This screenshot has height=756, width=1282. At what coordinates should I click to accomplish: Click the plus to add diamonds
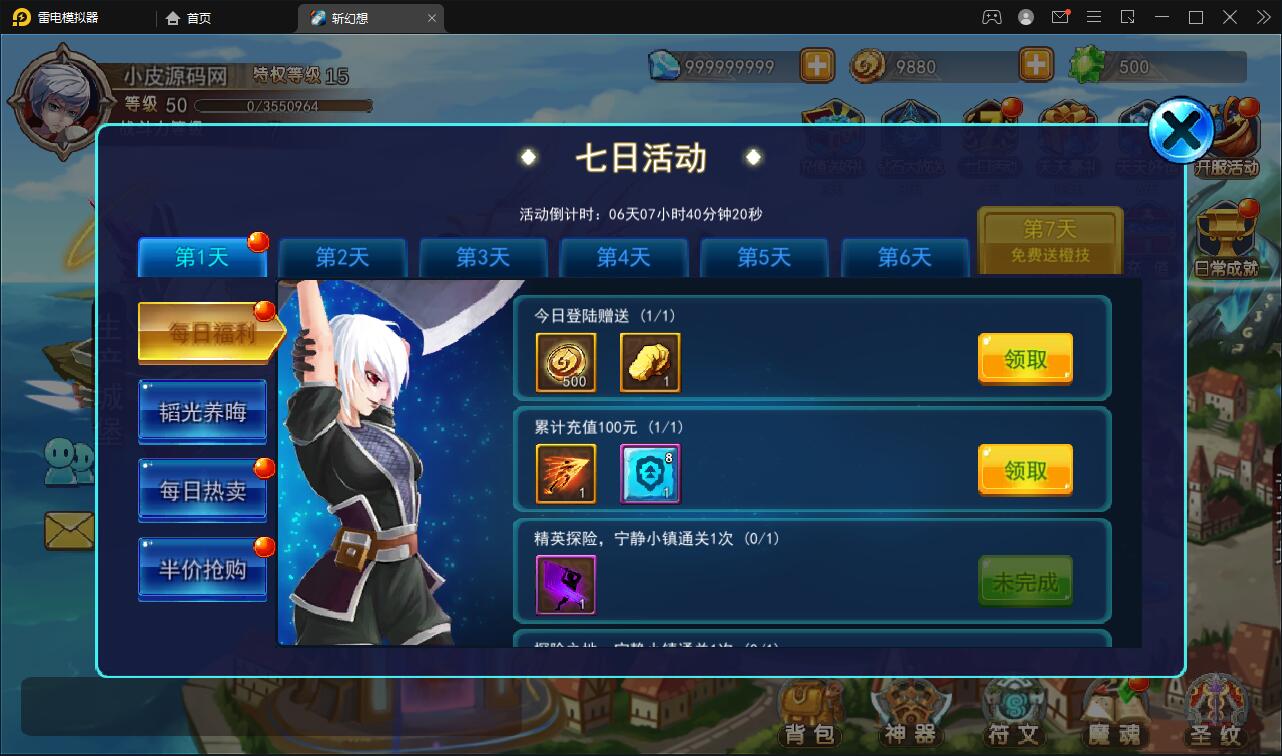click(x=817, y=65)
